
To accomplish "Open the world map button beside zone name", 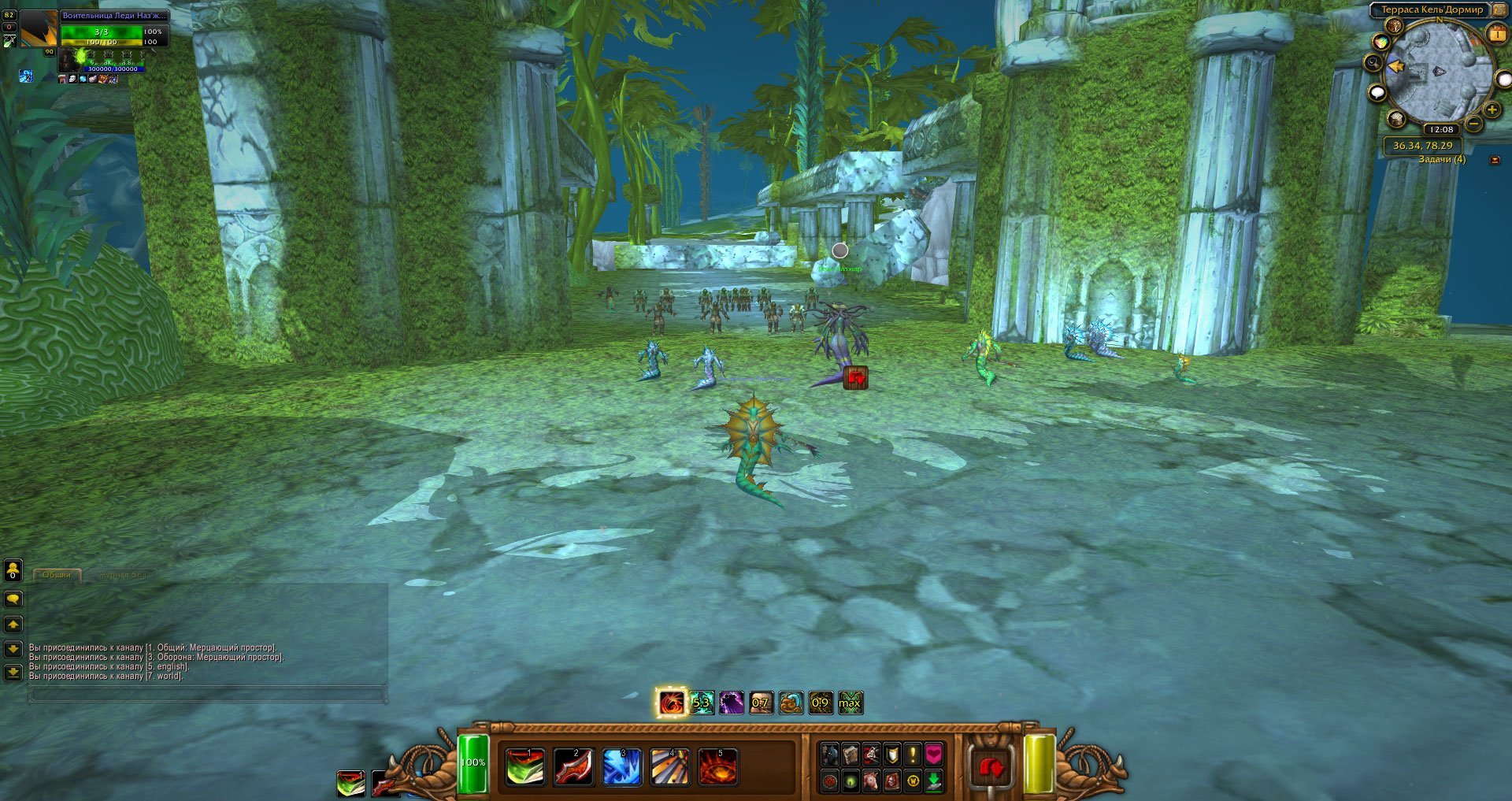I will (1498, 9).
